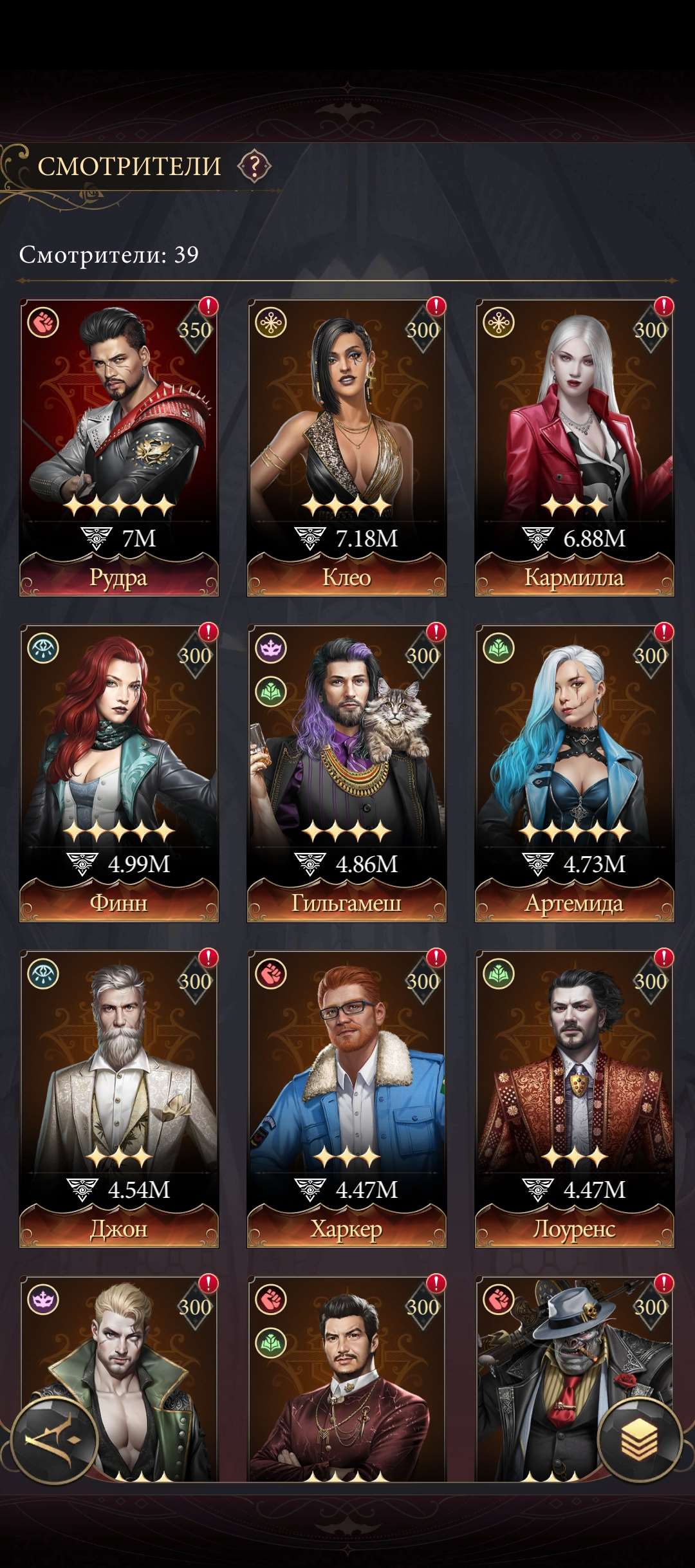
Task: Choose the Артемида warden card
Action: click(575, 772)
